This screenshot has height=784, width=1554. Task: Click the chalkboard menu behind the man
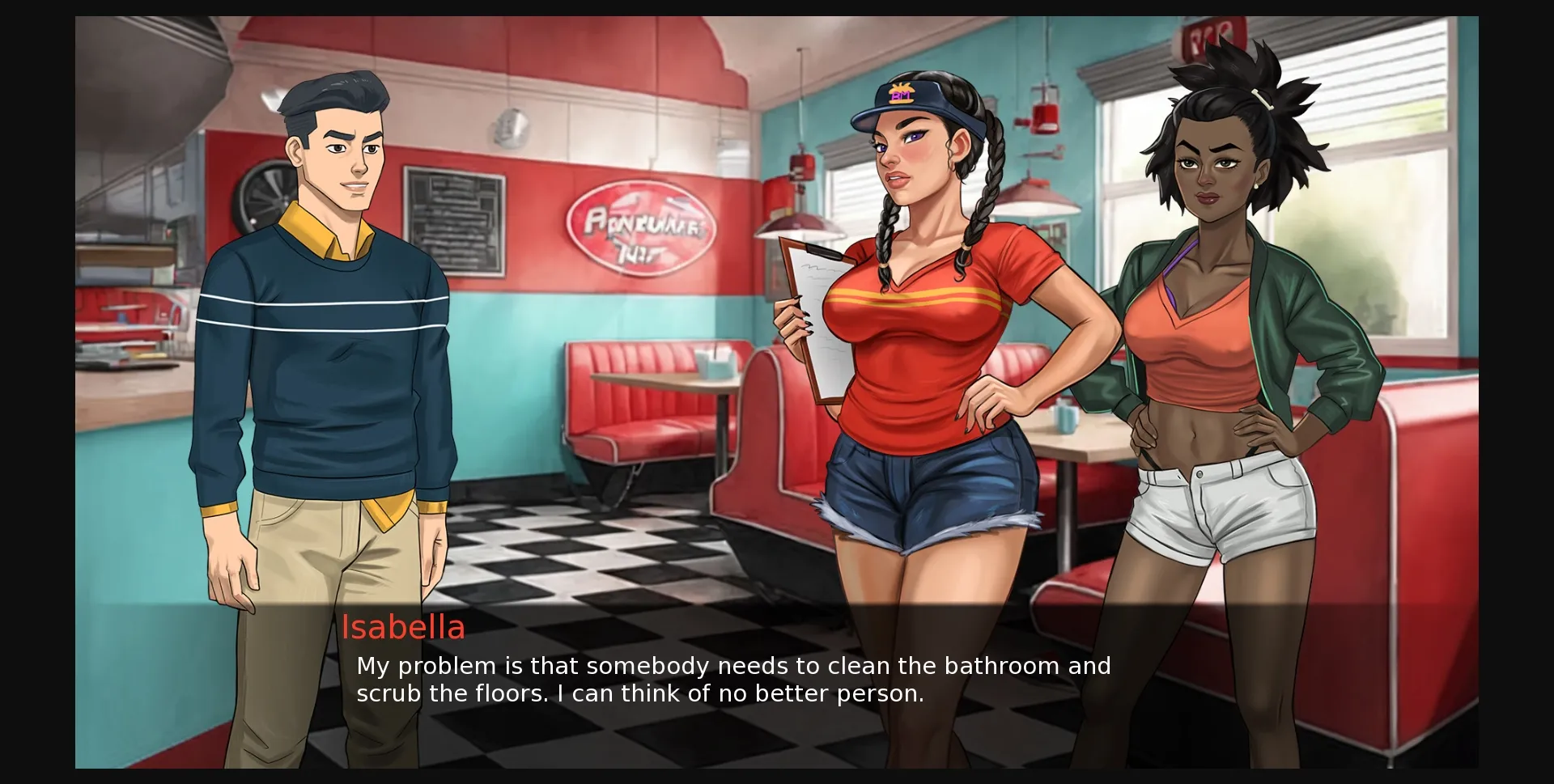(455, 218)
